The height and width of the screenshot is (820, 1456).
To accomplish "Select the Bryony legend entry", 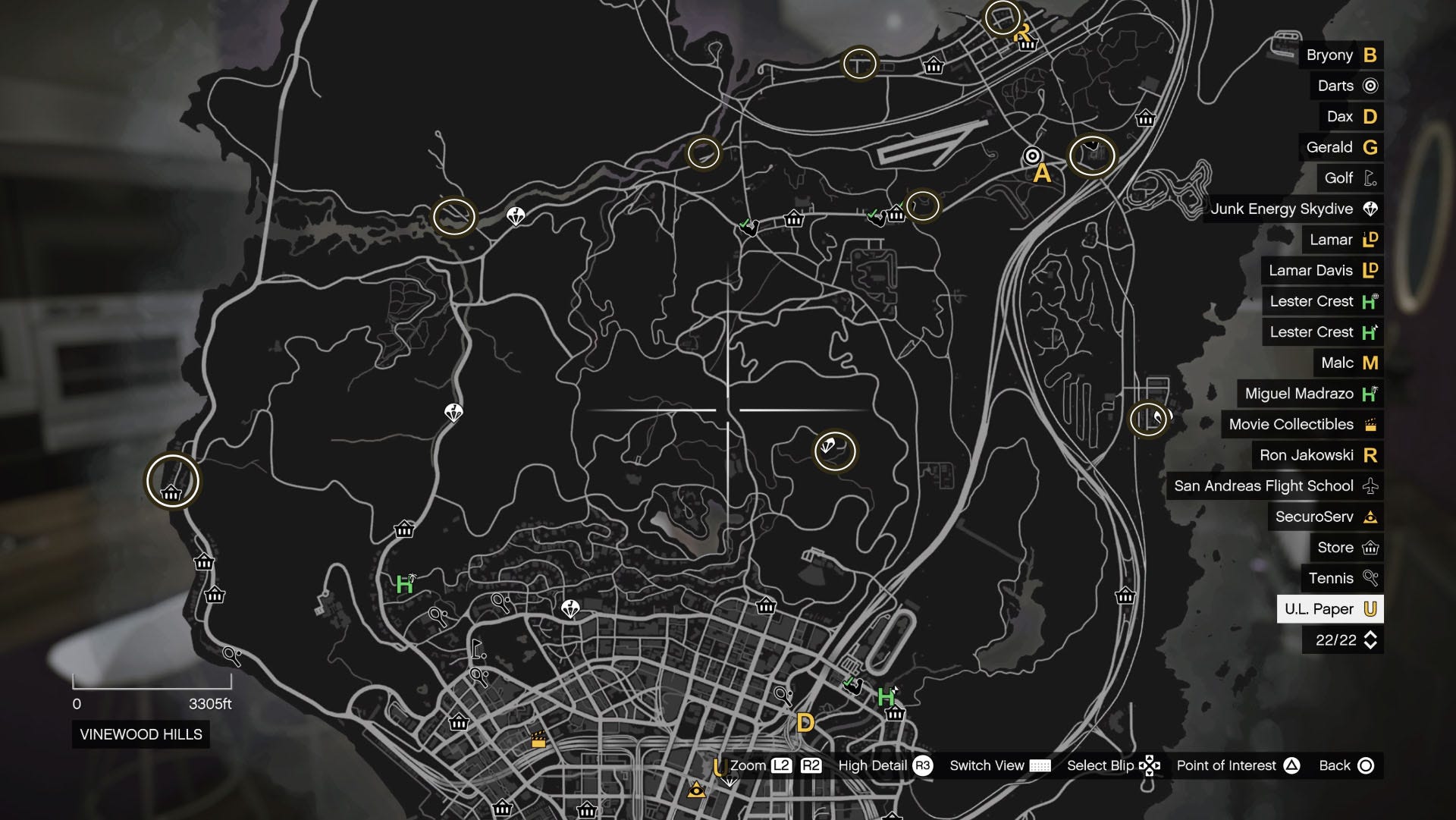I will [x=1340, y=55].
